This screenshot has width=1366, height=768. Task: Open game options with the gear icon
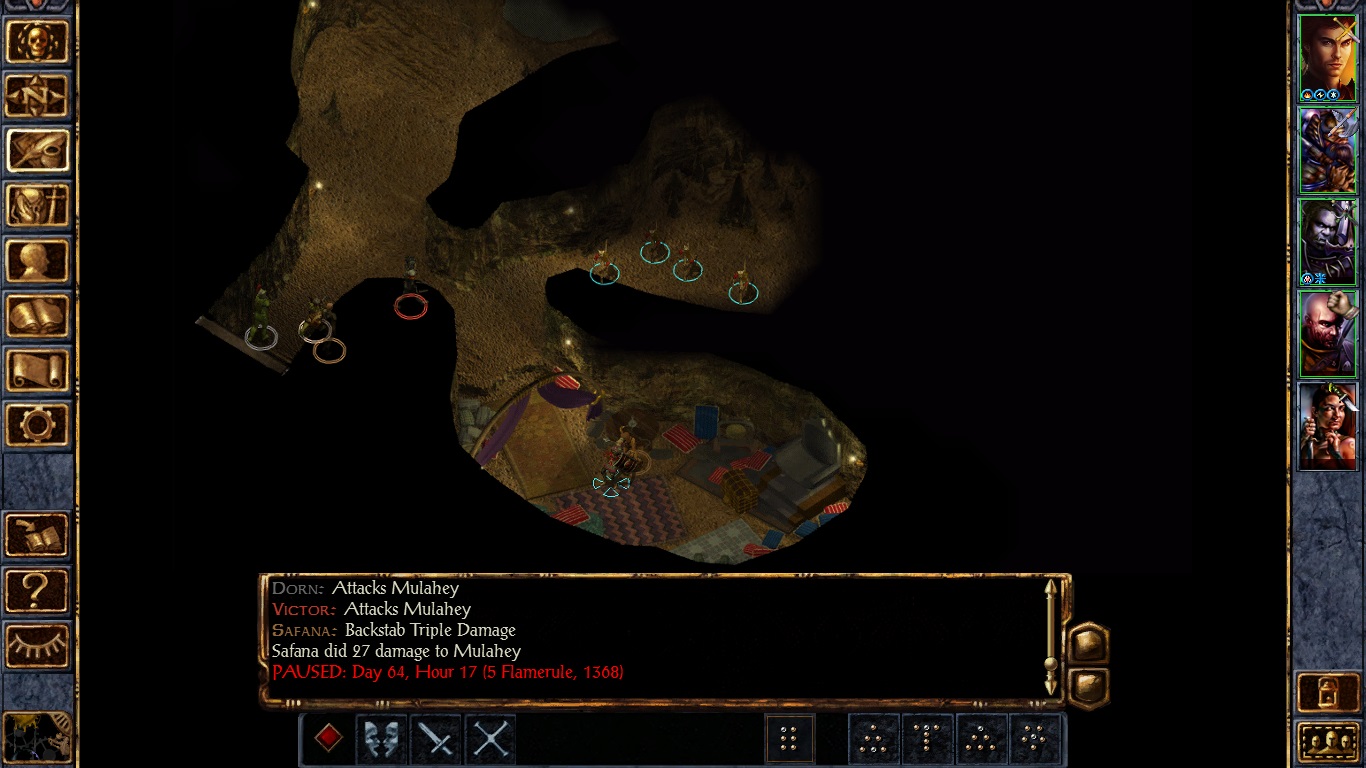(38, 425)
